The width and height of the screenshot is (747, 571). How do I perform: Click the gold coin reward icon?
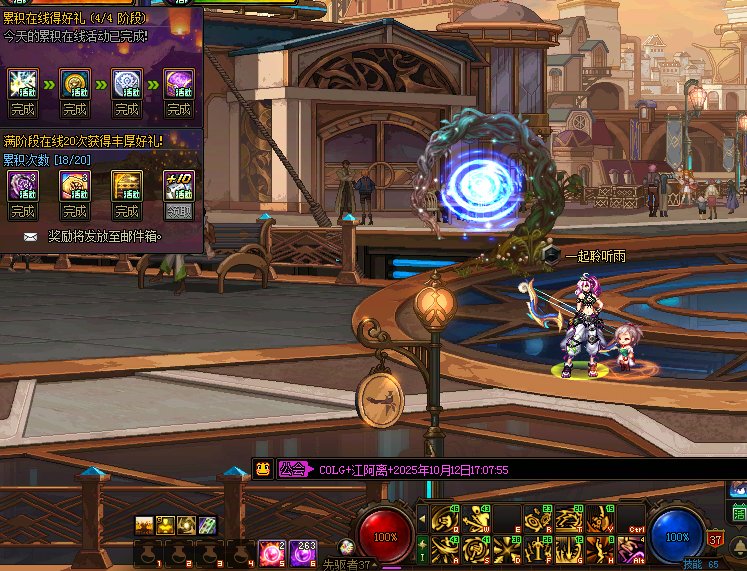point(74,83)
